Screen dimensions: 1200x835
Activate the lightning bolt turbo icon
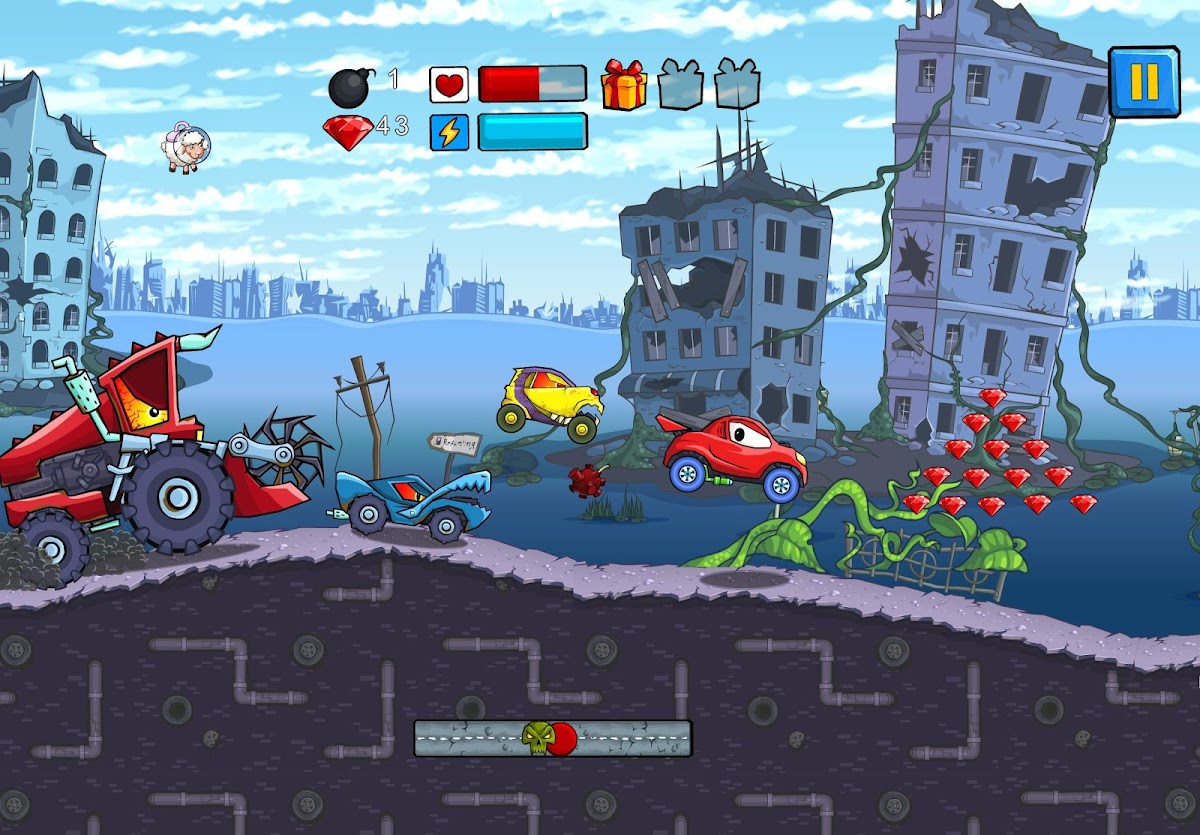tap(449, 132)
